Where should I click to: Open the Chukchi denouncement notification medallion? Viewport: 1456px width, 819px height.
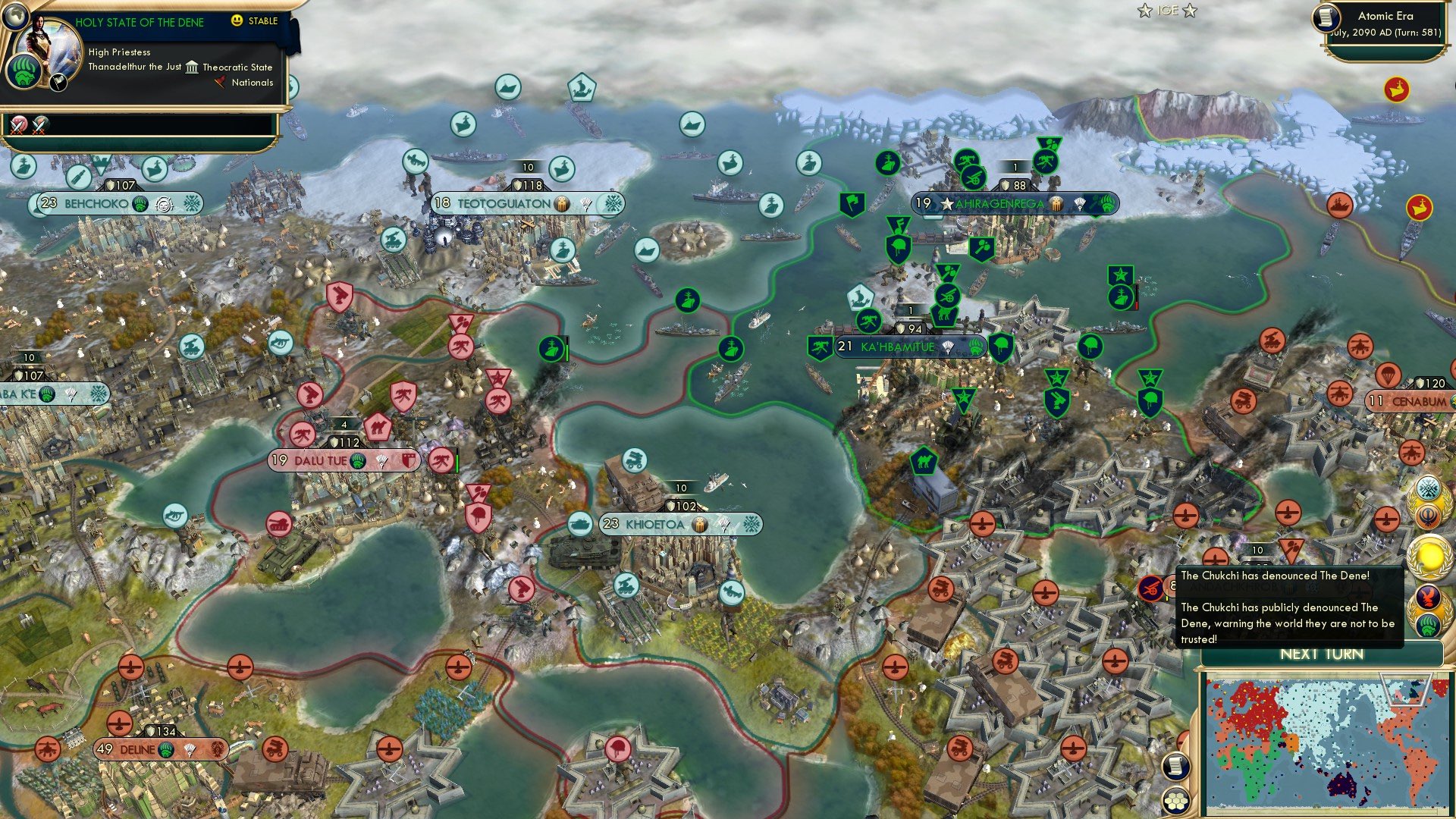1428,610
